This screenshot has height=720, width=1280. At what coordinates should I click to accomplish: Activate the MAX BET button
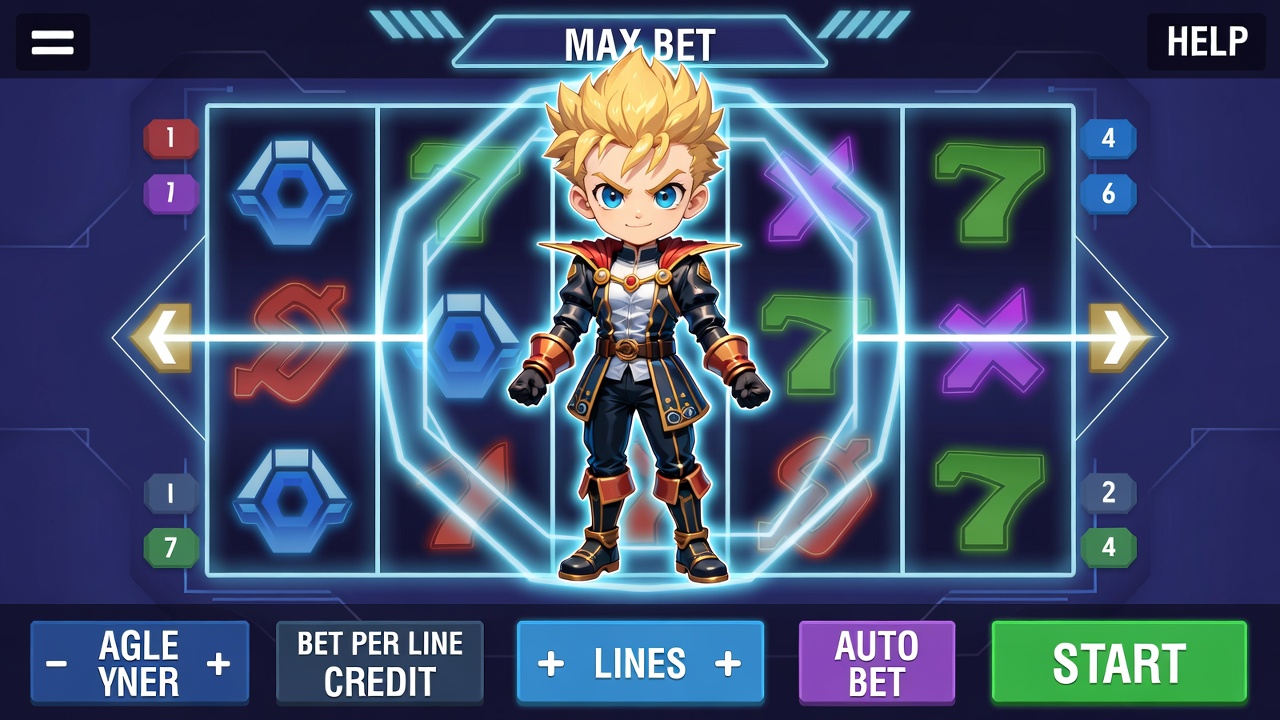[x=640, y=44]
